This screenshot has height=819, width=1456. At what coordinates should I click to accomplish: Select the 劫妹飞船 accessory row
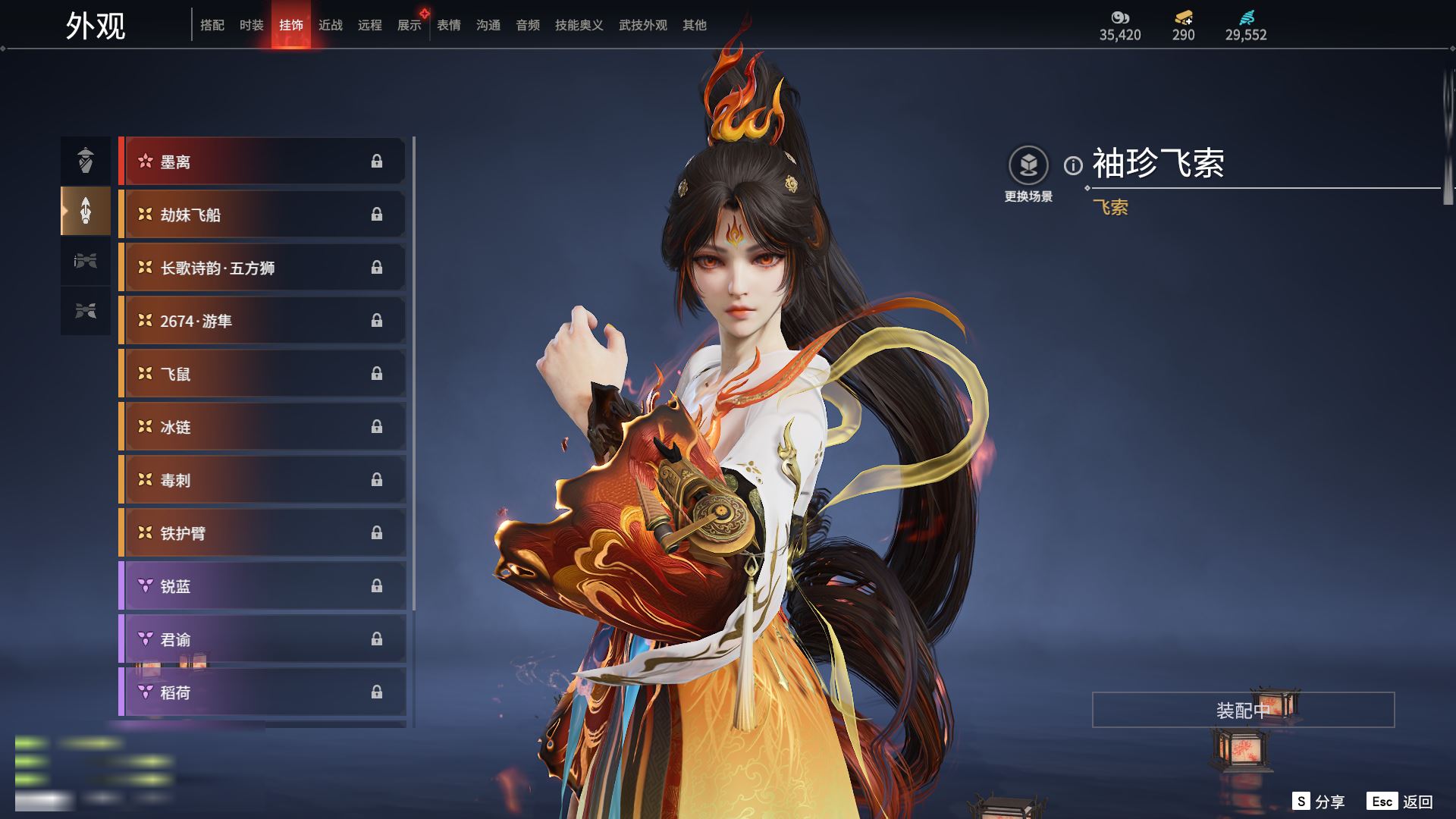pos(262,215)
